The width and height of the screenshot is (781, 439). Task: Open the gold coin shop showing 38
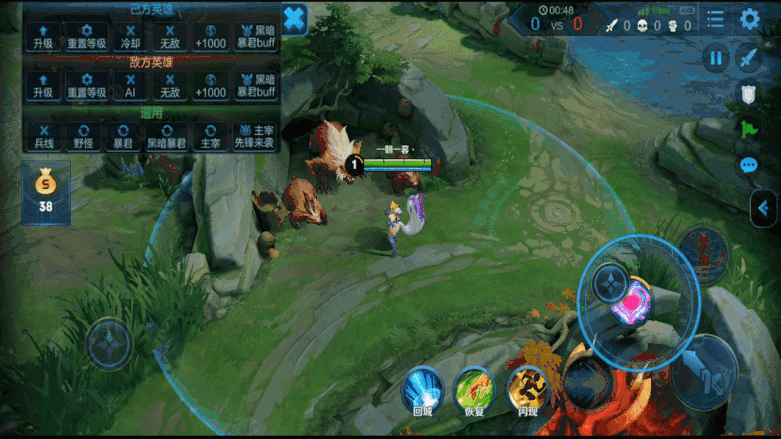[x=45, y=192]
